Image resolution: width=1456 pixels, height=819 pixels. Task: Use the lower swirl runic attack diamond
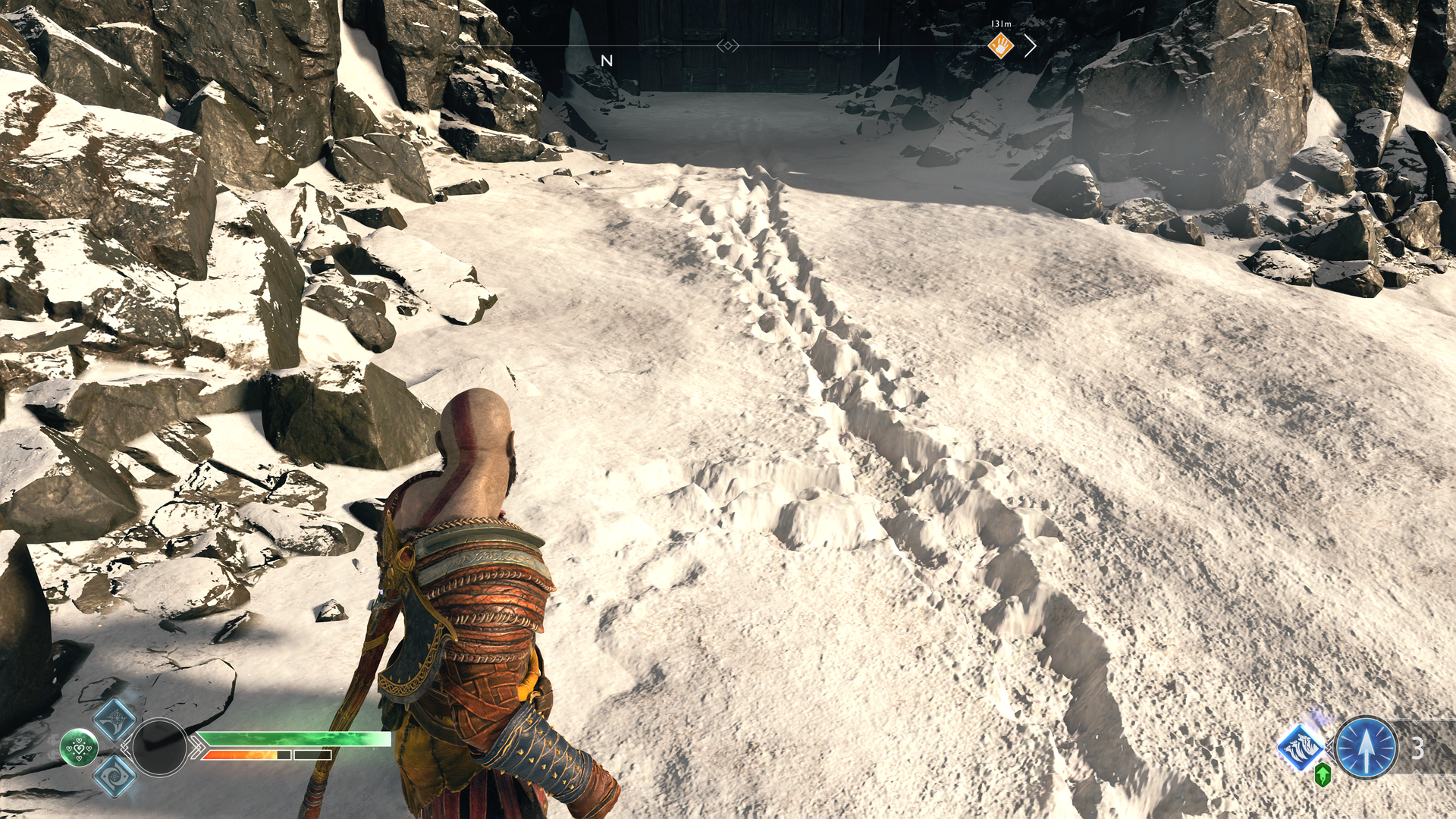point(115,776)
